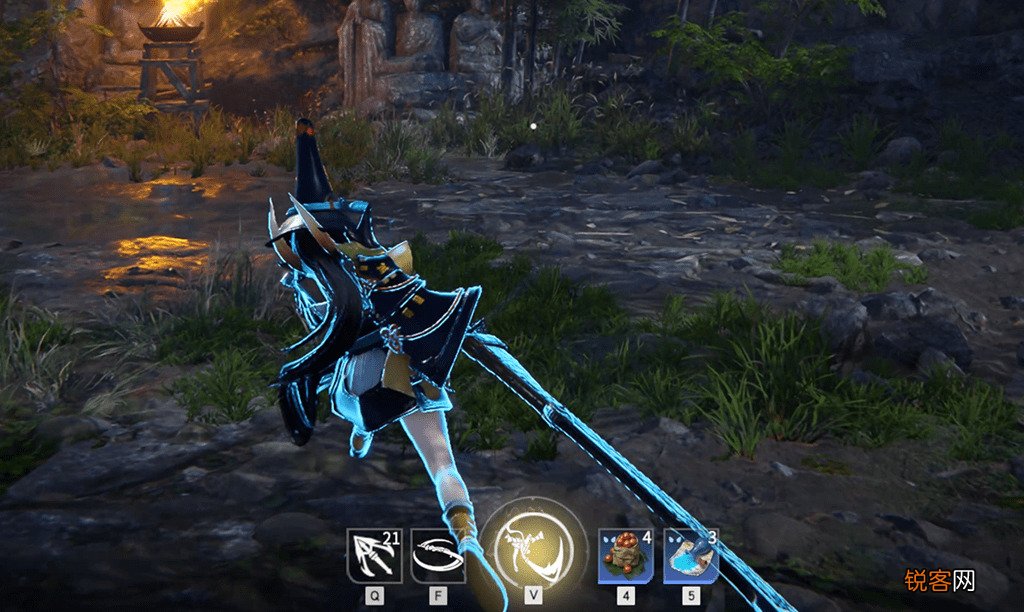
Task: Activate the spinning slash skill icon
Action: [x=438, y=556]
